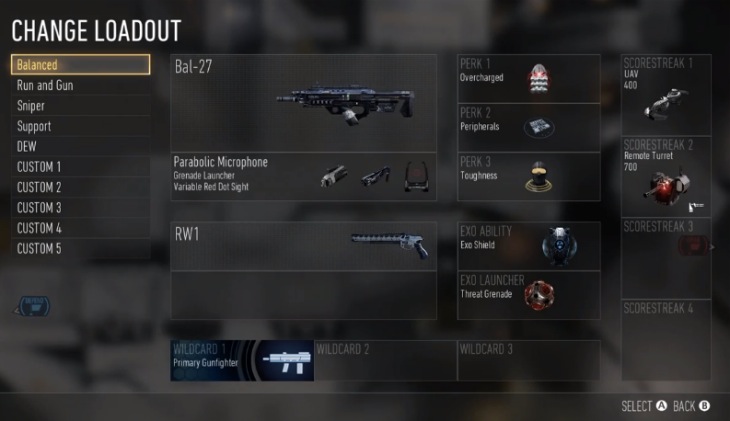Viewport: 730px width, 421px height.
Task: Open the Threat Grenade exo launcher slot
Action: click(x=529, y=295)
